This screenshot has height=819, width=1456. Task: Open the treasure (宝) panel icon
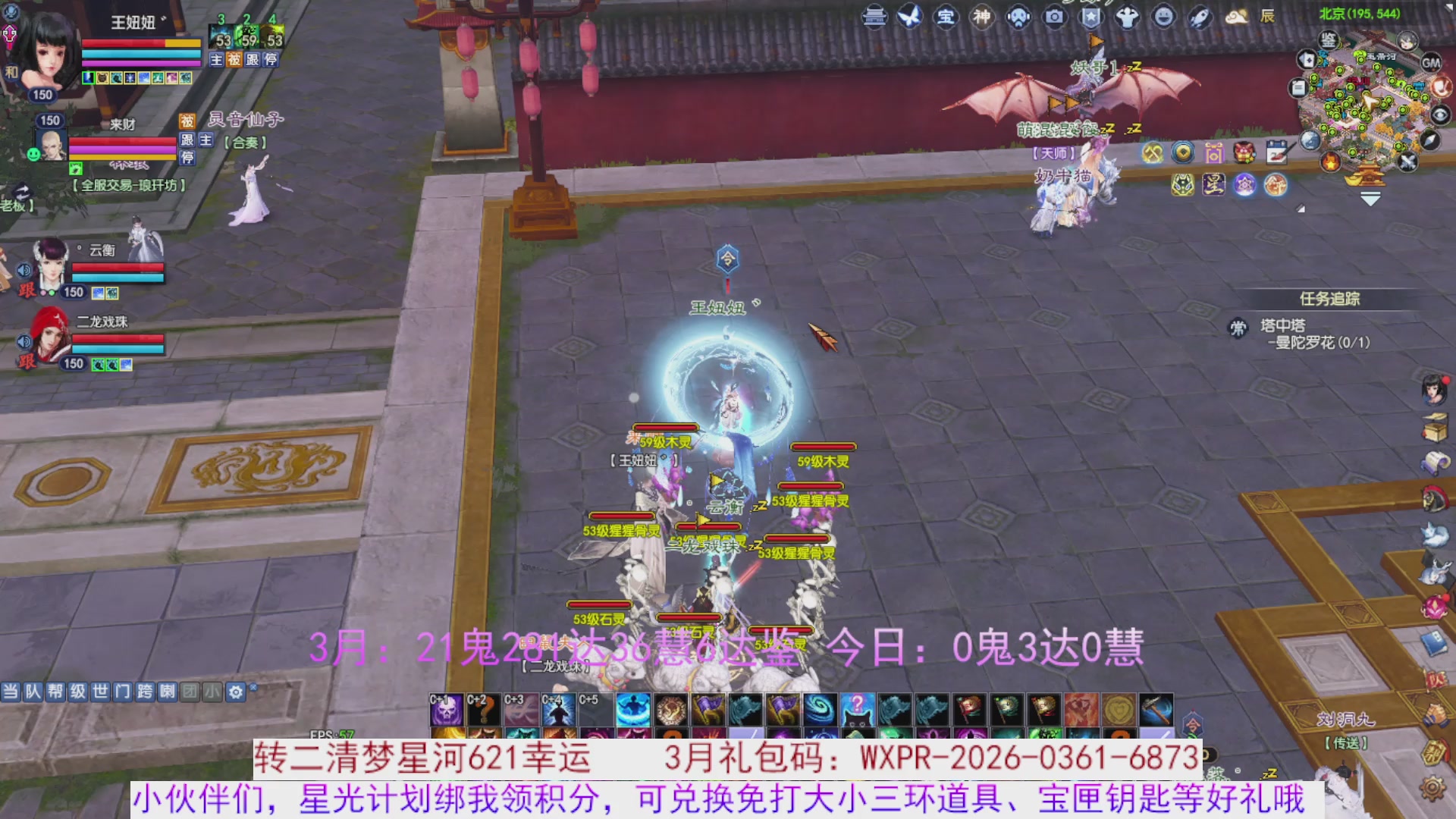tap(947, 17)
